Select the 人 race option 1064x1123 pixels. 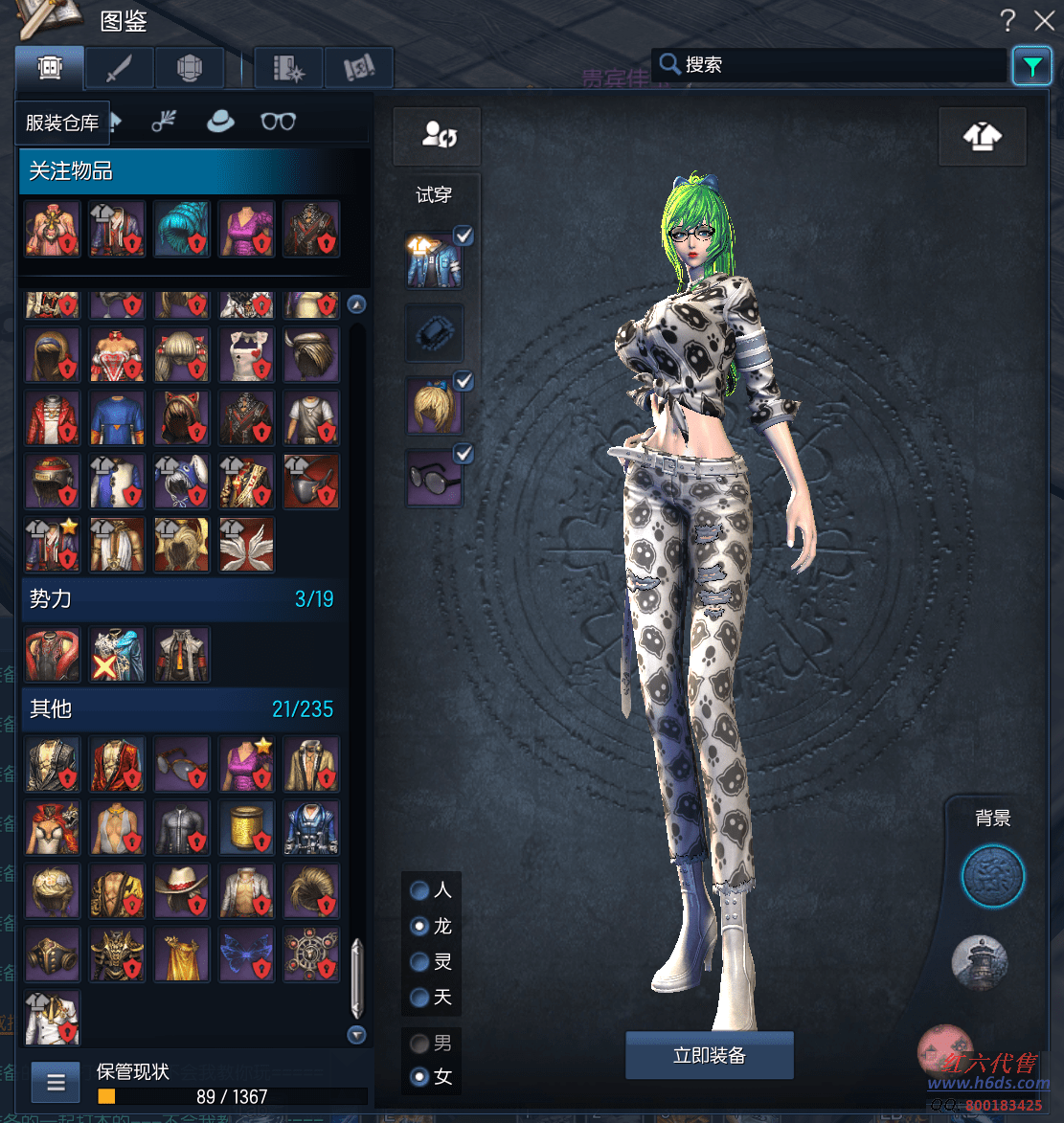click(419, 890)
